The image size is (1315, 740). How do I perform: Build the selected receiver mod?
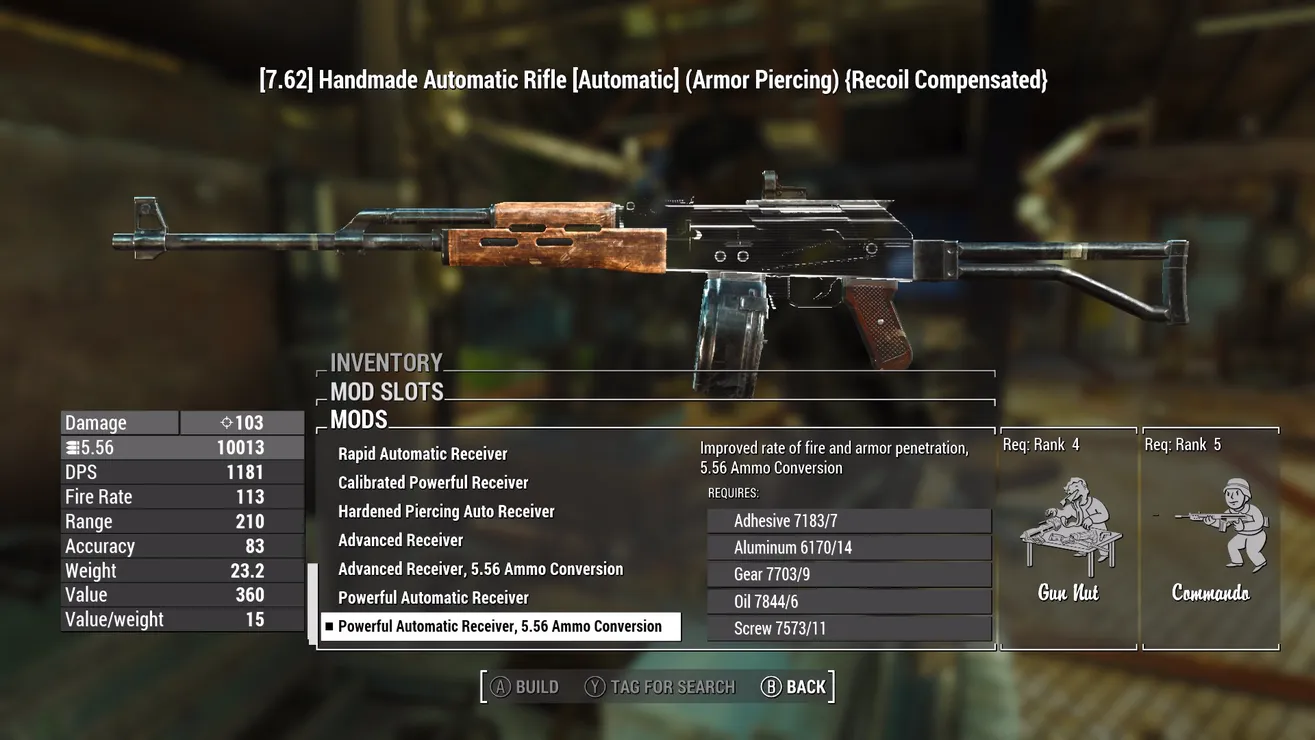[x=525, y=687]
